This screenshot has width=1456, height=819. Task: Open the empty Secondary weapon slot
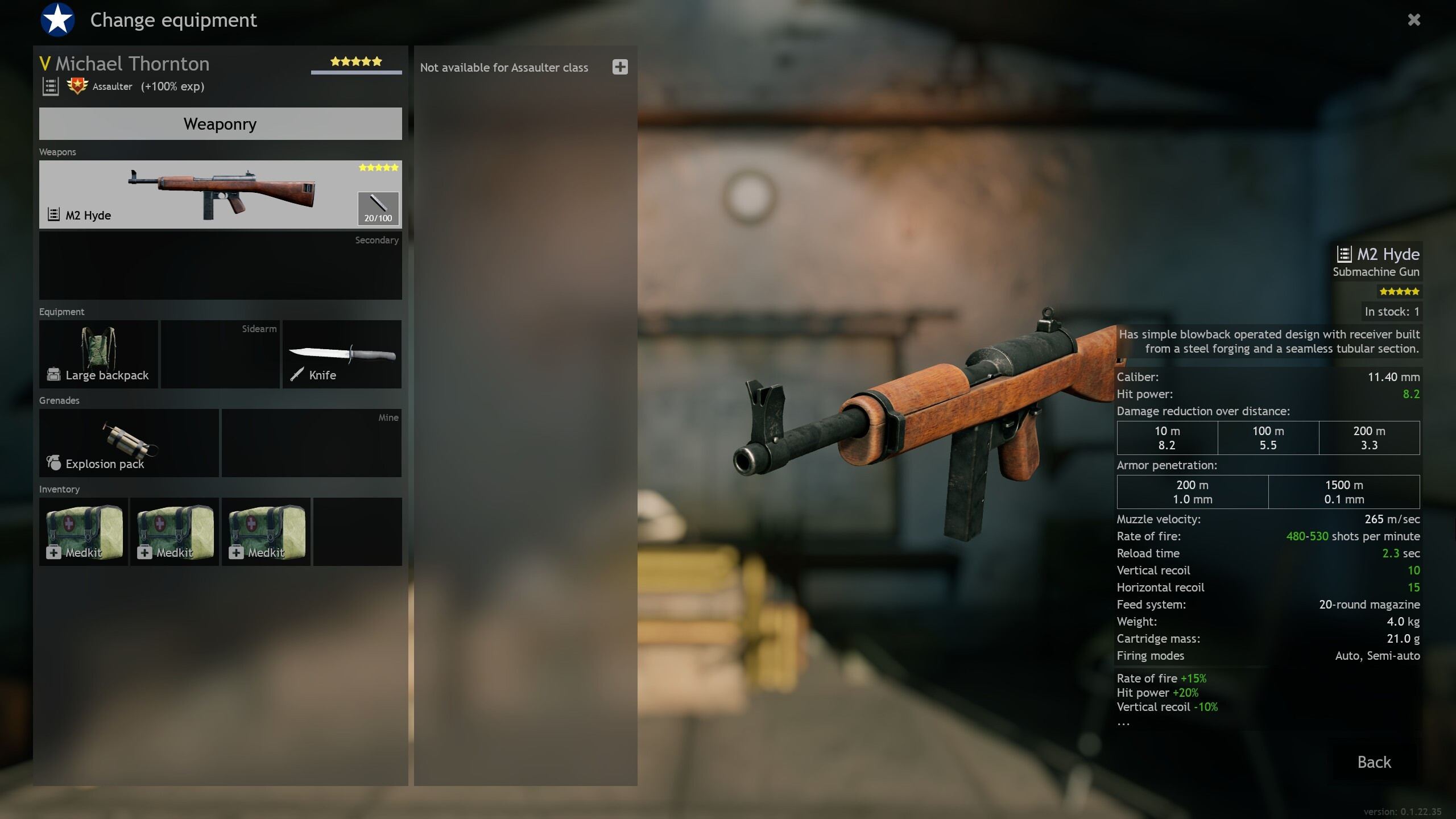click(220, 266)
